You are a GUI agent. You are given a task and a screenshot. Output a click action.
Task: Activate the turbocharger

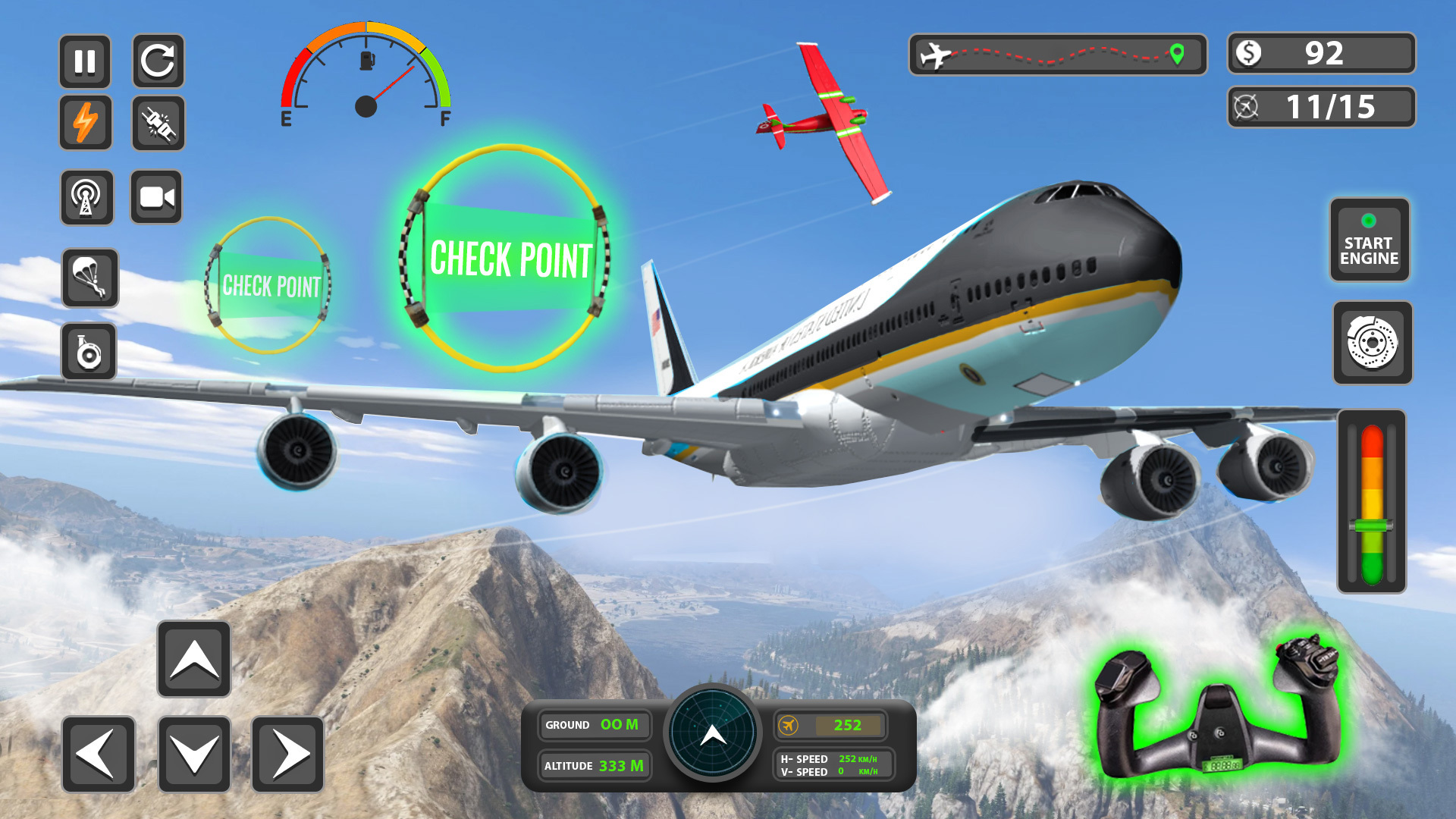click(x=89, y=352)
